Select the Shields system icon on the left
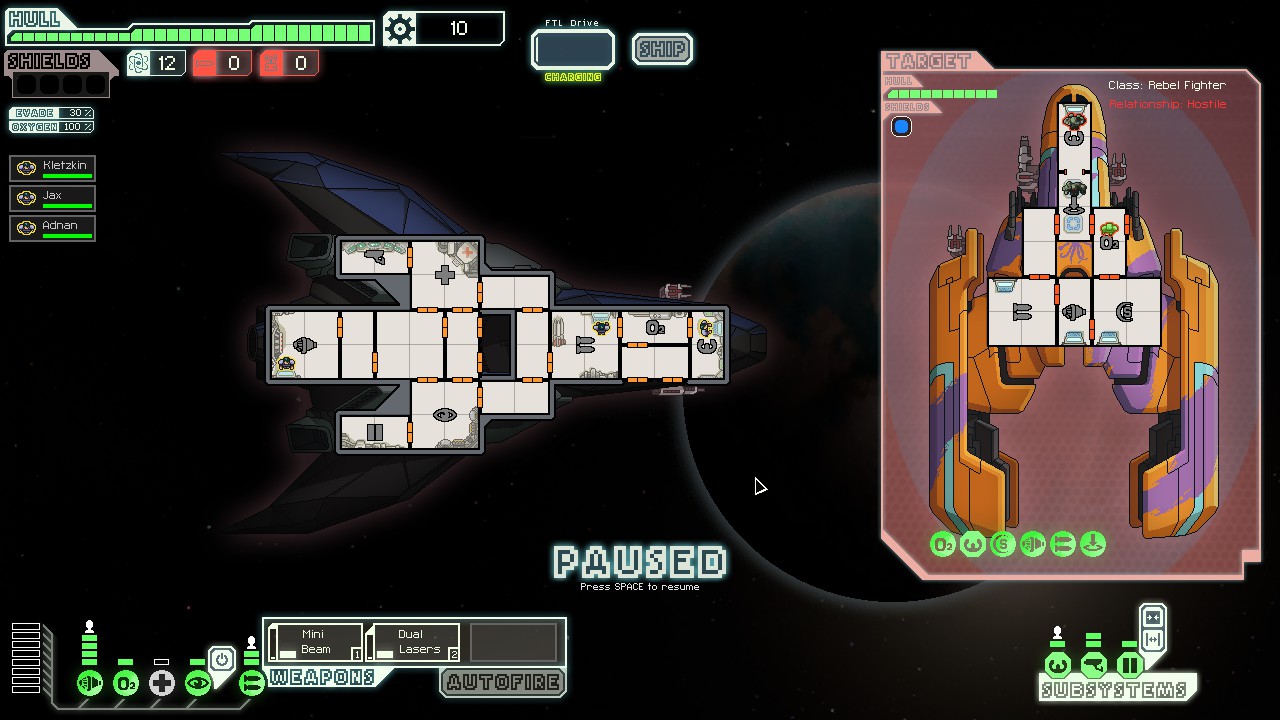Viewport: 1280px width, 720px height. (89, 683)
